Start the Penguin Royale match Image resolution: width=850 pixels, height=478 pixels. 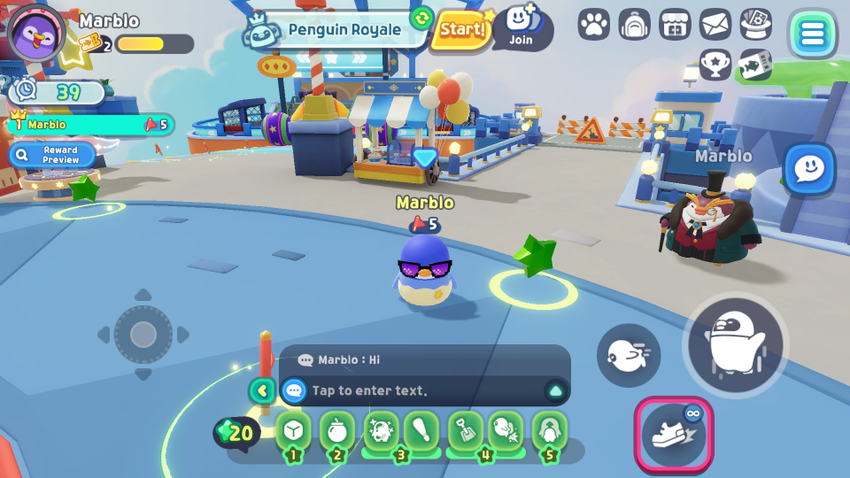462,30
